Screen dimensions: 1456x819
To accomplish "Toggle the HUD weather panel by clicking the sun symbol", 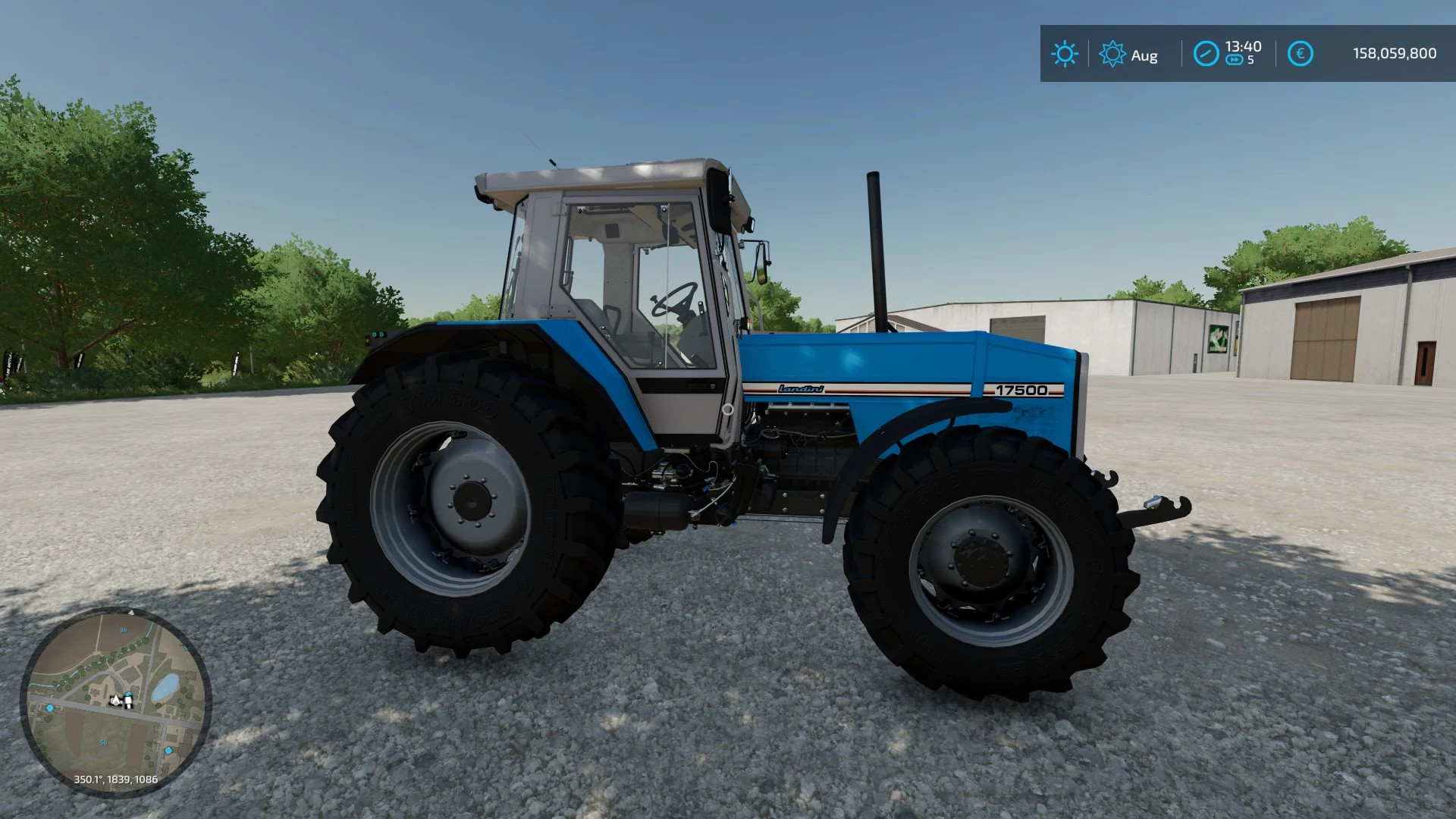I will pyautogui.click(x=1066, y=52).
